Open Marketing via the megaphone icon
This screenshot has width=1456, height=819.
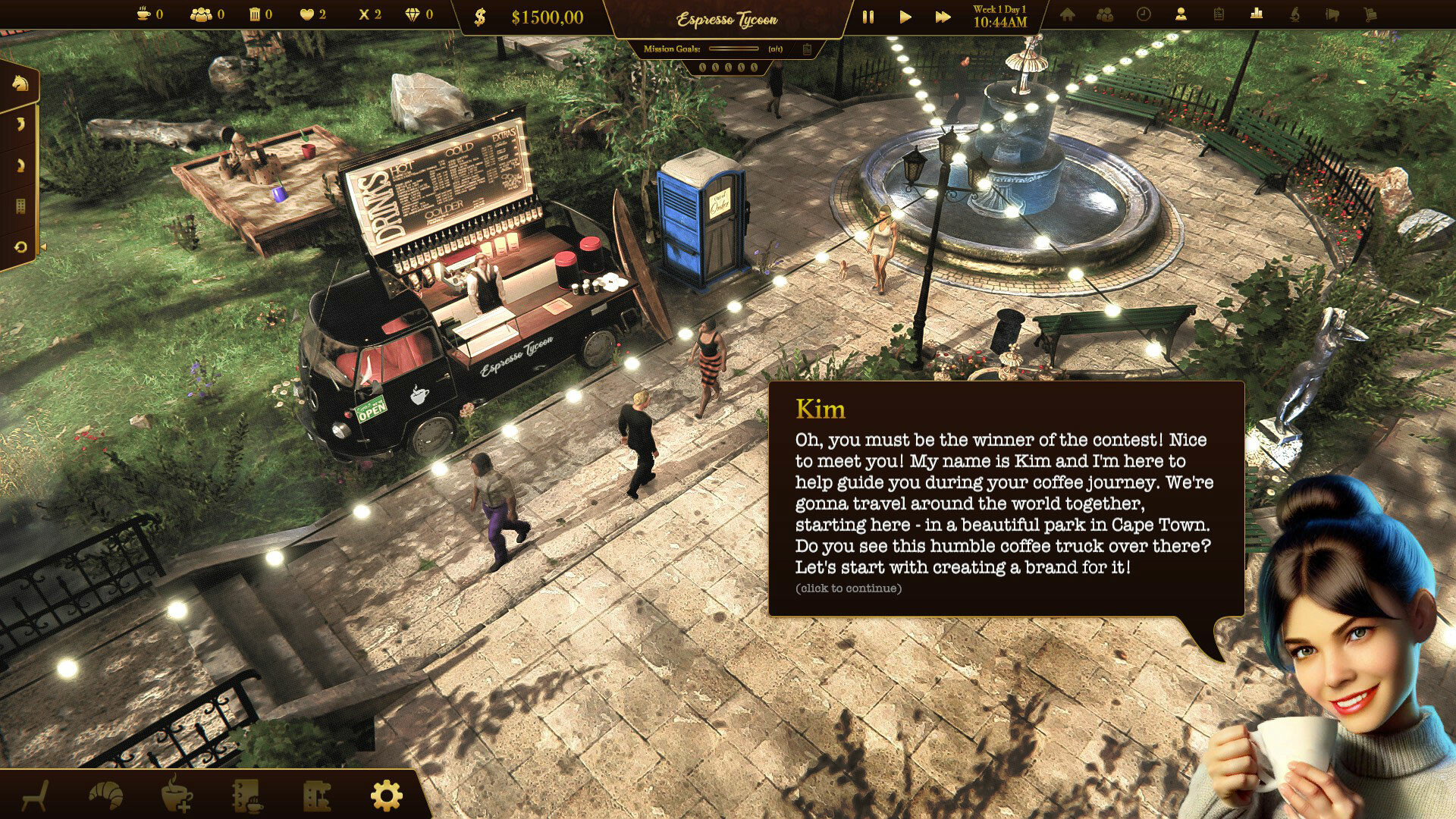pyautogui.click(x=1332, y=15)
